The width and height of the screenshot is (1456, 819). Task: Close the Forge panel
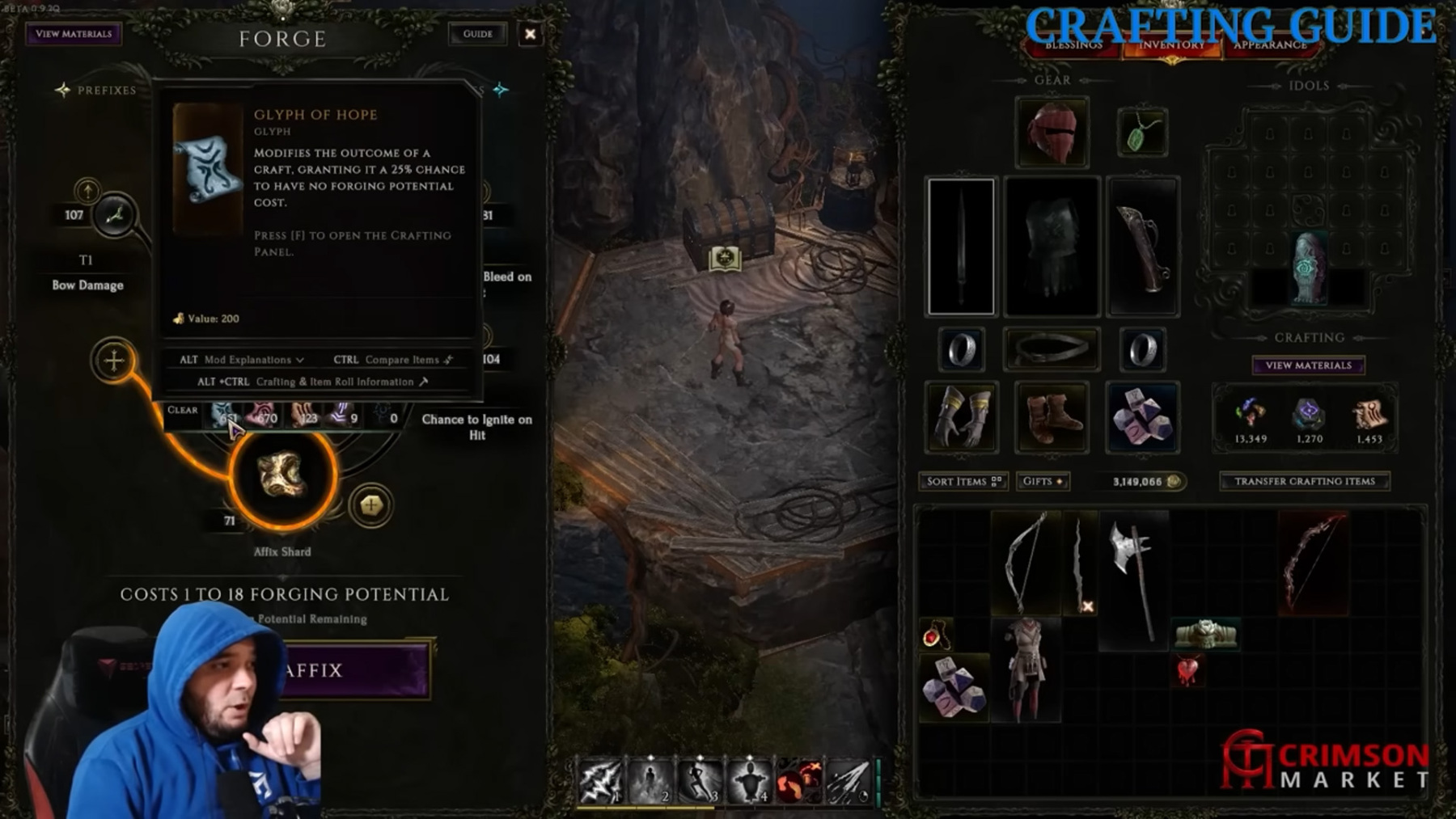click(x=530, y=34)
